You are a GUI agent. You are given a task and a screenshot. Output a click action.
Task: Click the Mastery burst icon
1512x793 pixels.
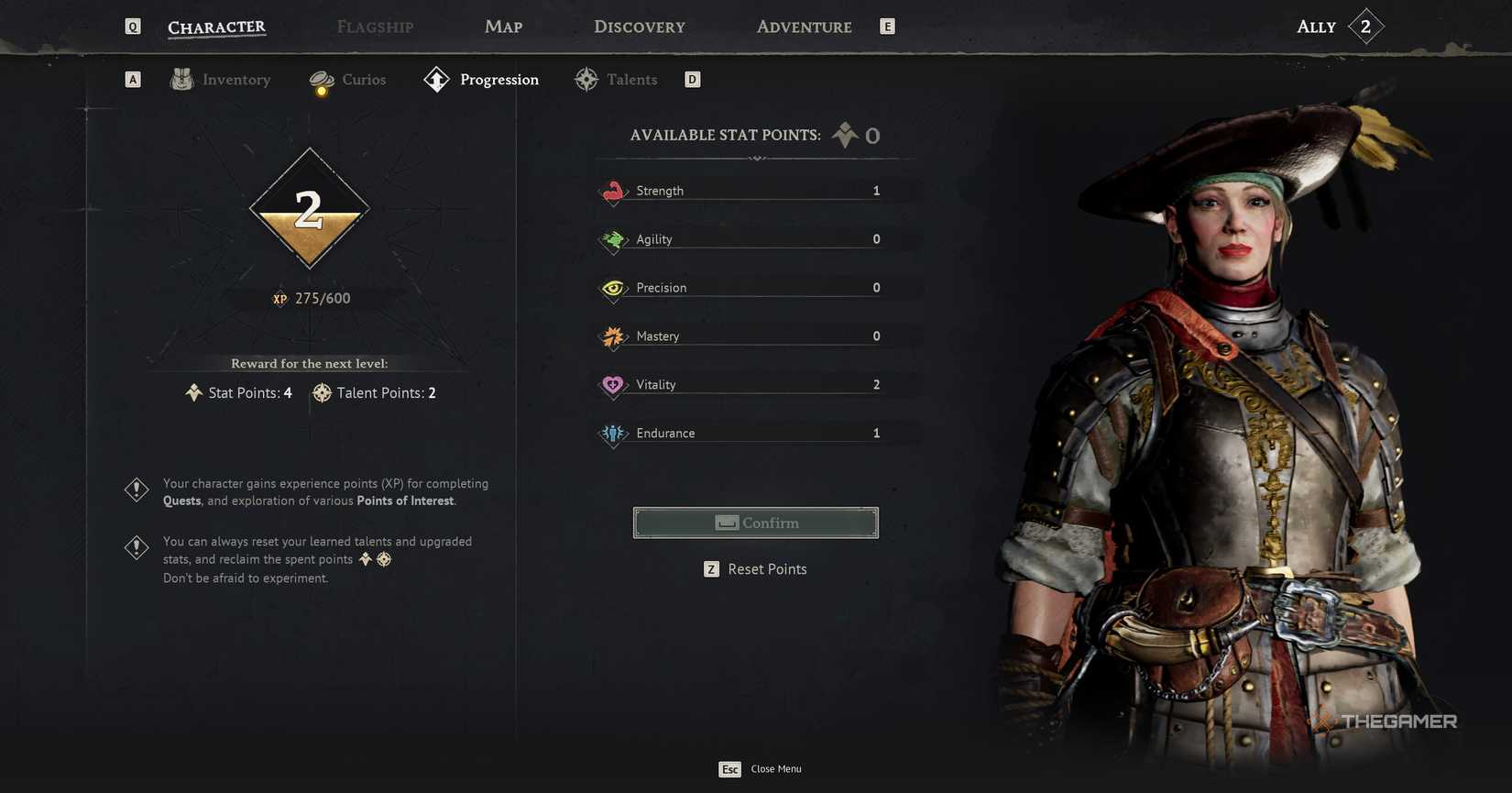[613, 336]
